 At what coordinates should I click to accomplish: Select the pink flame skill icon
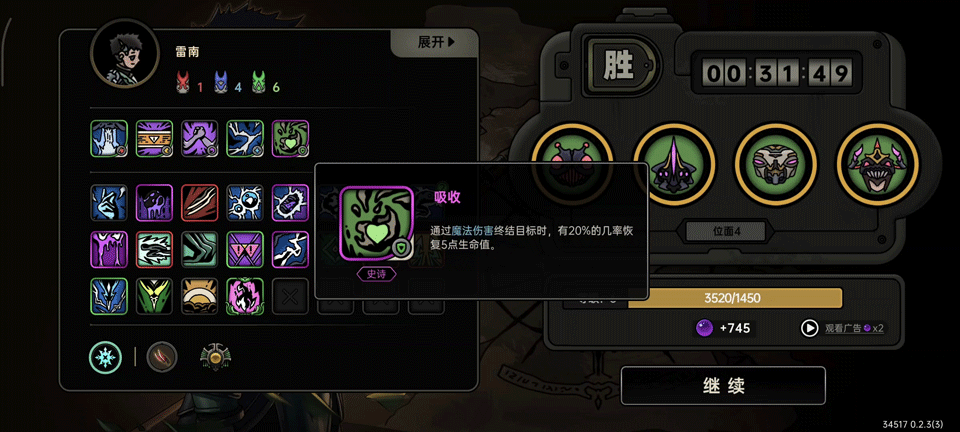pyautogui.click(x=245, y=296)
